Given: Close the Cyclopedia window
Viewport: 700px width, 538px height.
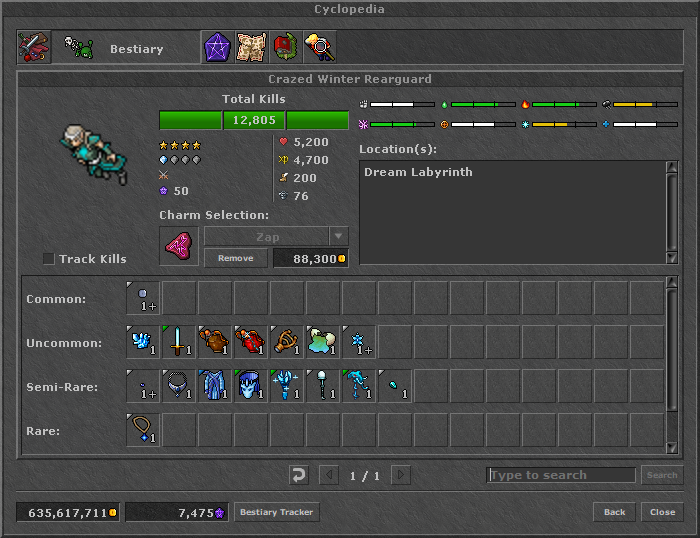Looking at the screenshot, I should point(662,512).
